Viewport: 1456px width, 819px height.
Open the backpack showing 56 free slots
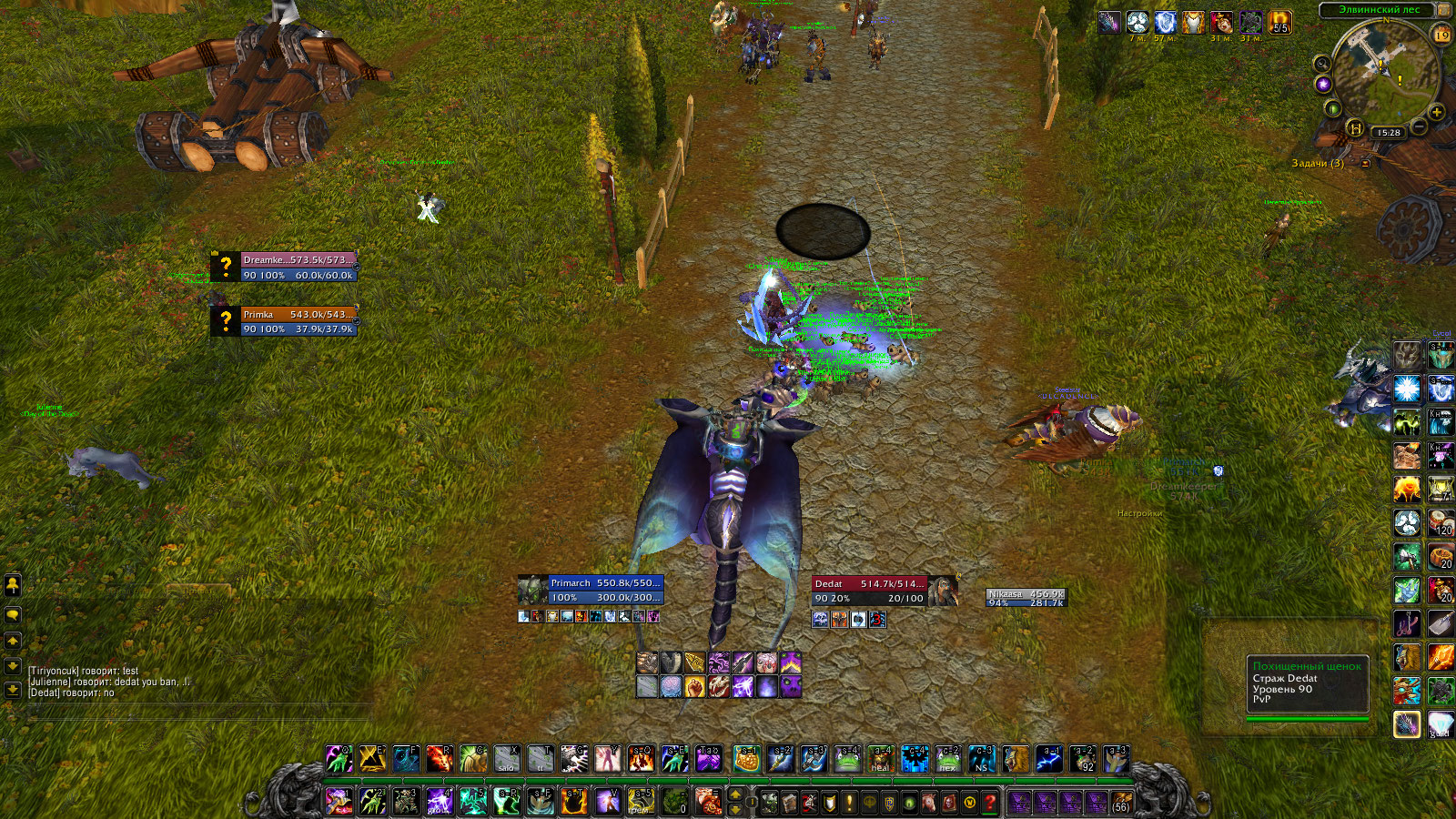point(1121,802)
